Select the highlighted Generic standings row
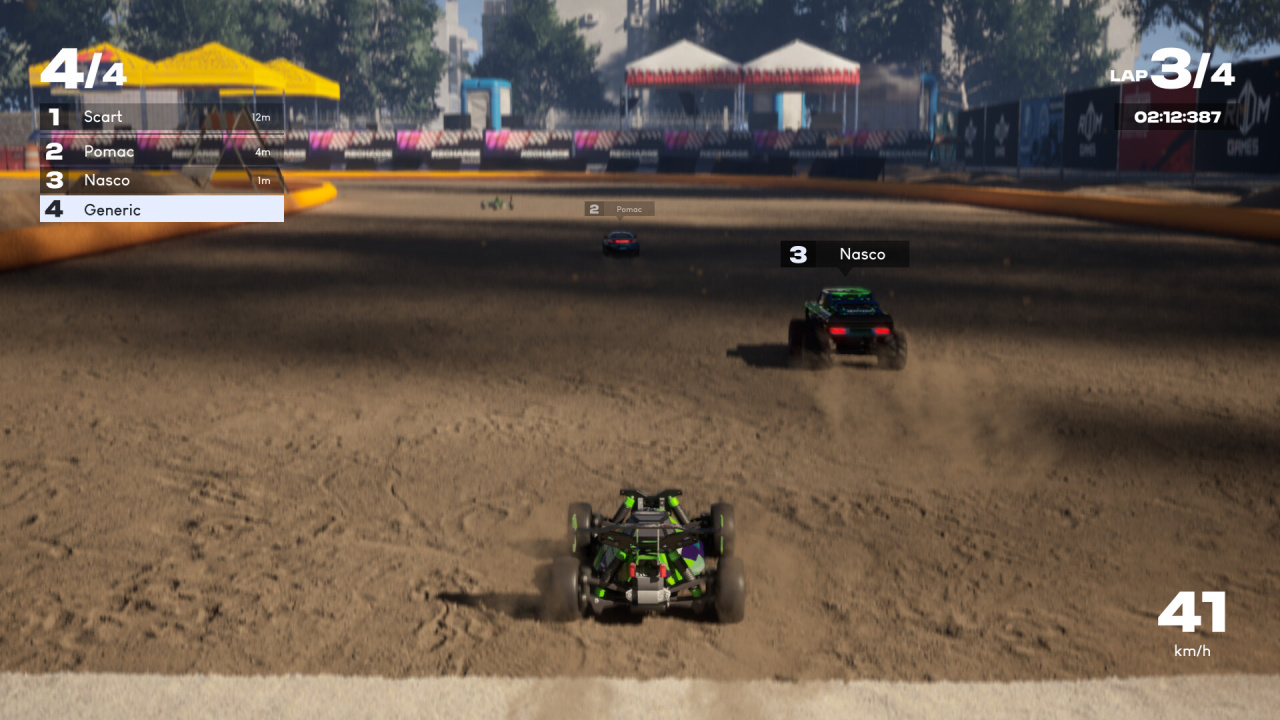 pos(161,209)
